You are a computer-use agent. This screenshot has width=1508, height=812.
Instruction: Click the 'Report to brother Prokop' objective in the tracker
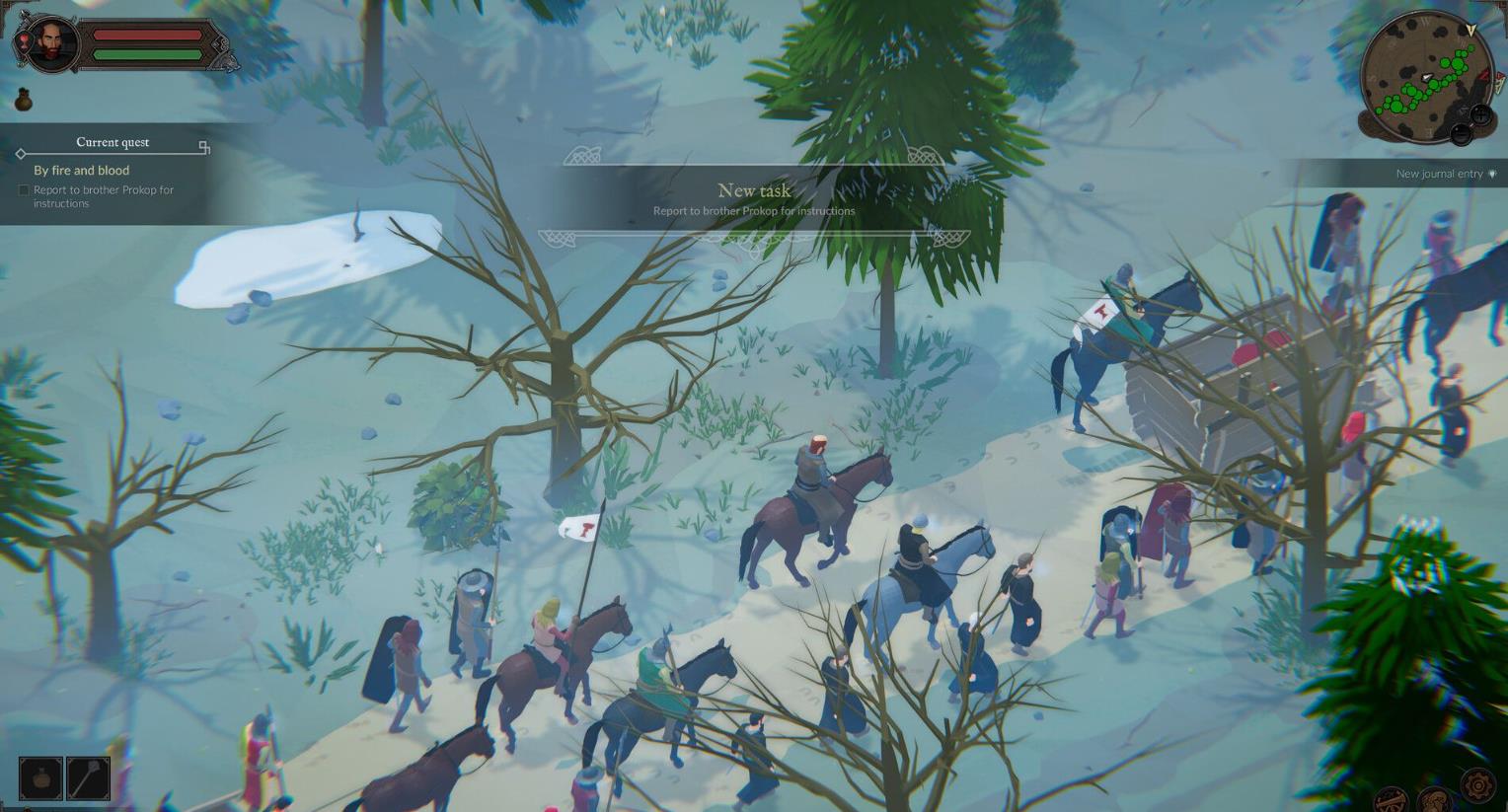(103, 196)
